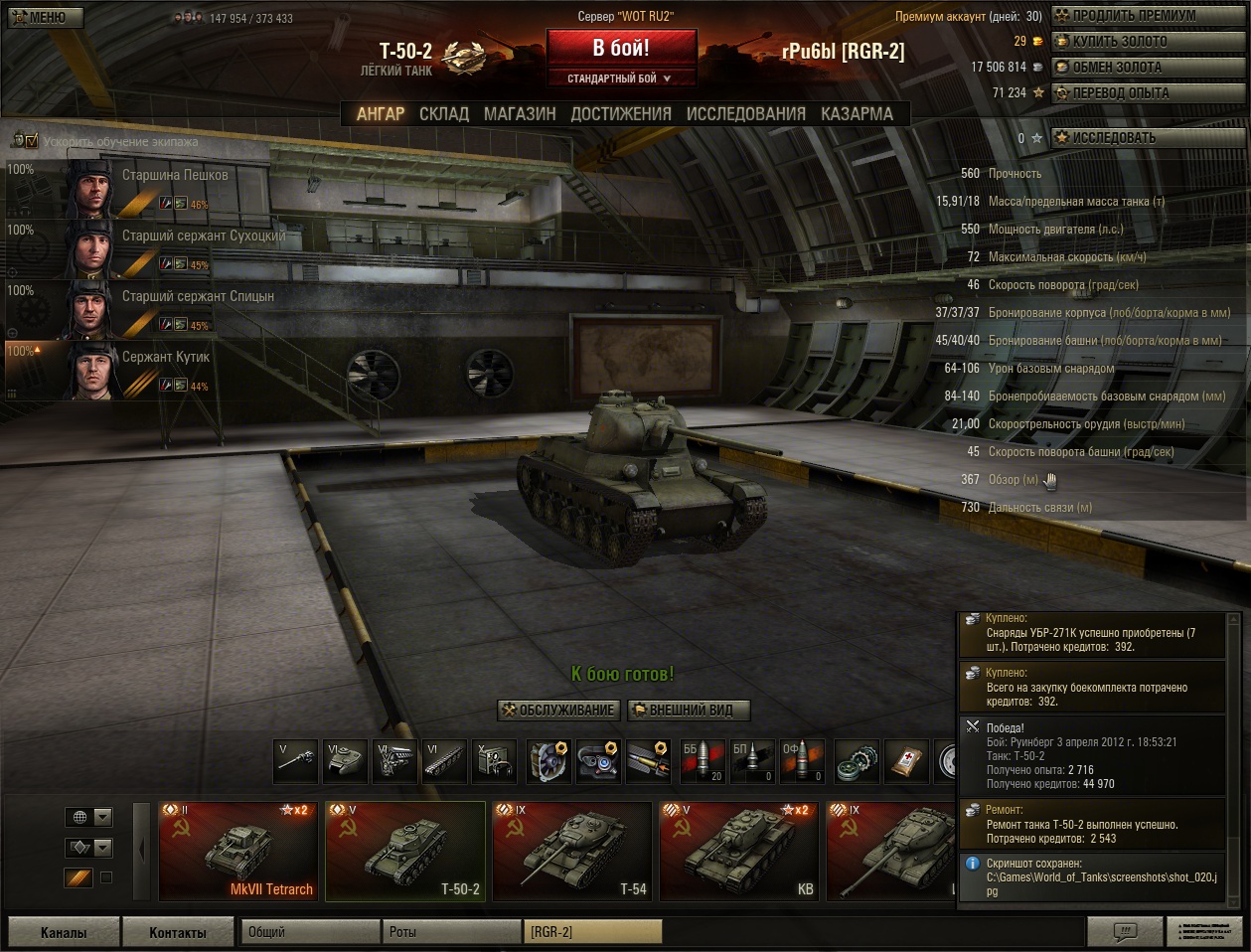Screen dimensions: 1251x952
Task: Choose the T-54 tank in carousel
Action: [x=572, y=851]
